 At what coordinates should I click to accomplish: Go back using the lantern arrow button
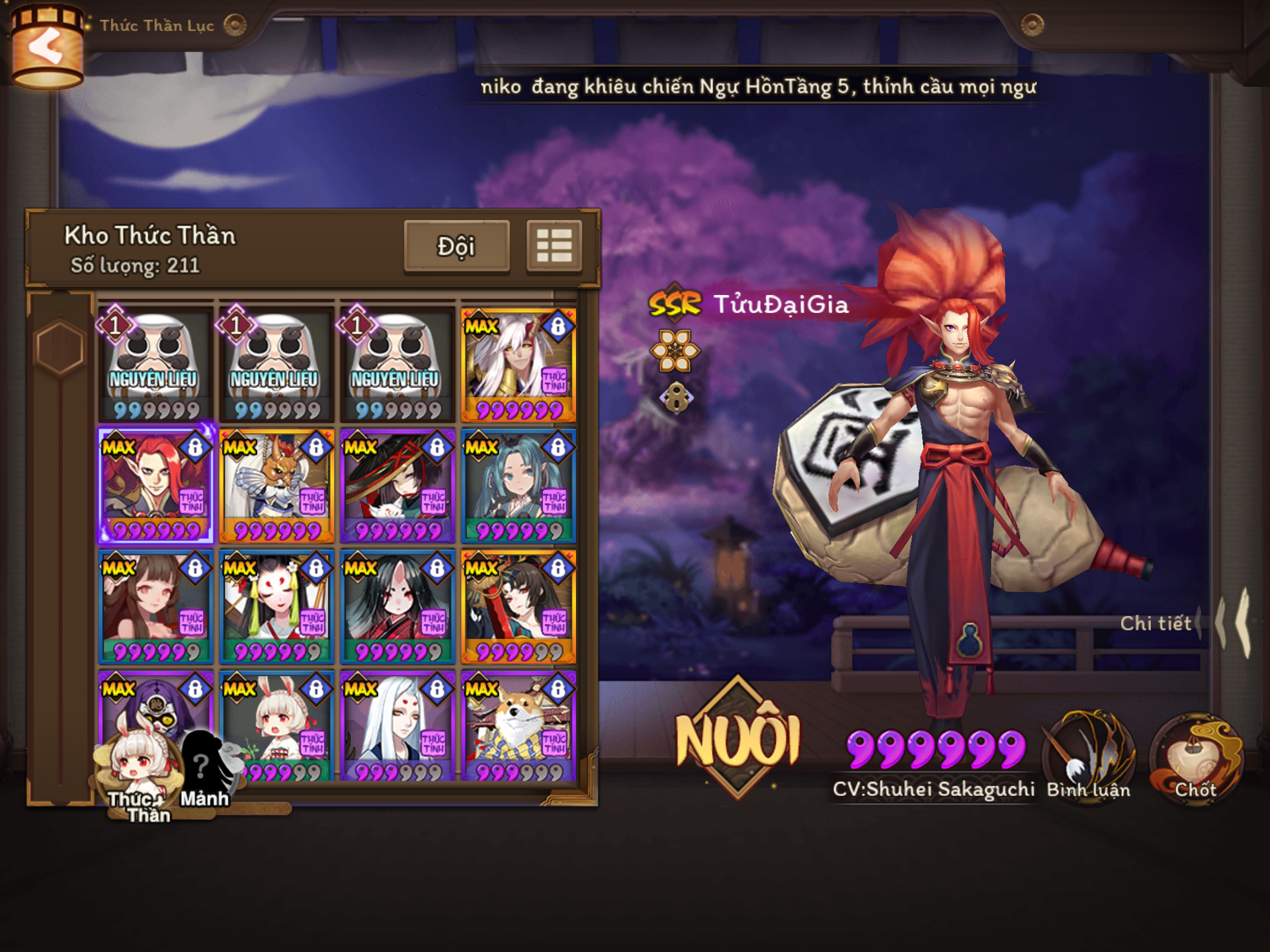46,46
